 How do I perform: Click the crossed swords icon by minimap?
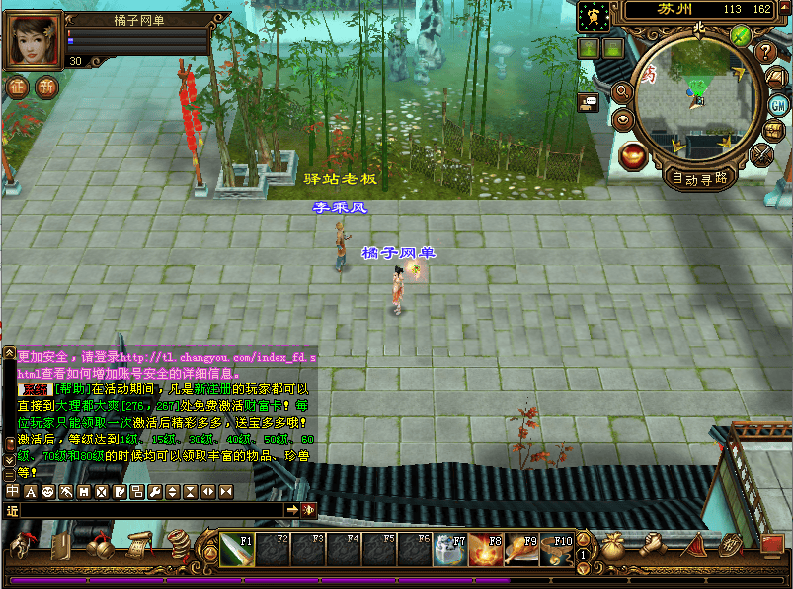762,154
